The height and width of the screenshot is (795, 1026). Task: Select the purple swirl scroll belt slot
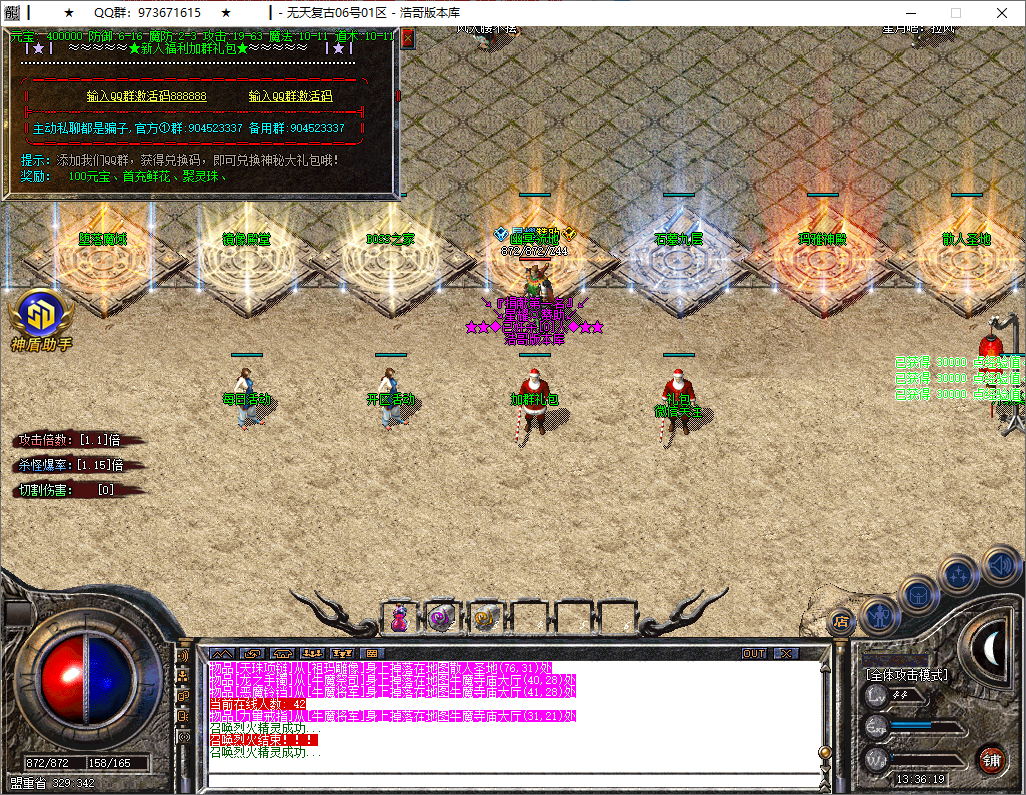(x=440, y=618)
